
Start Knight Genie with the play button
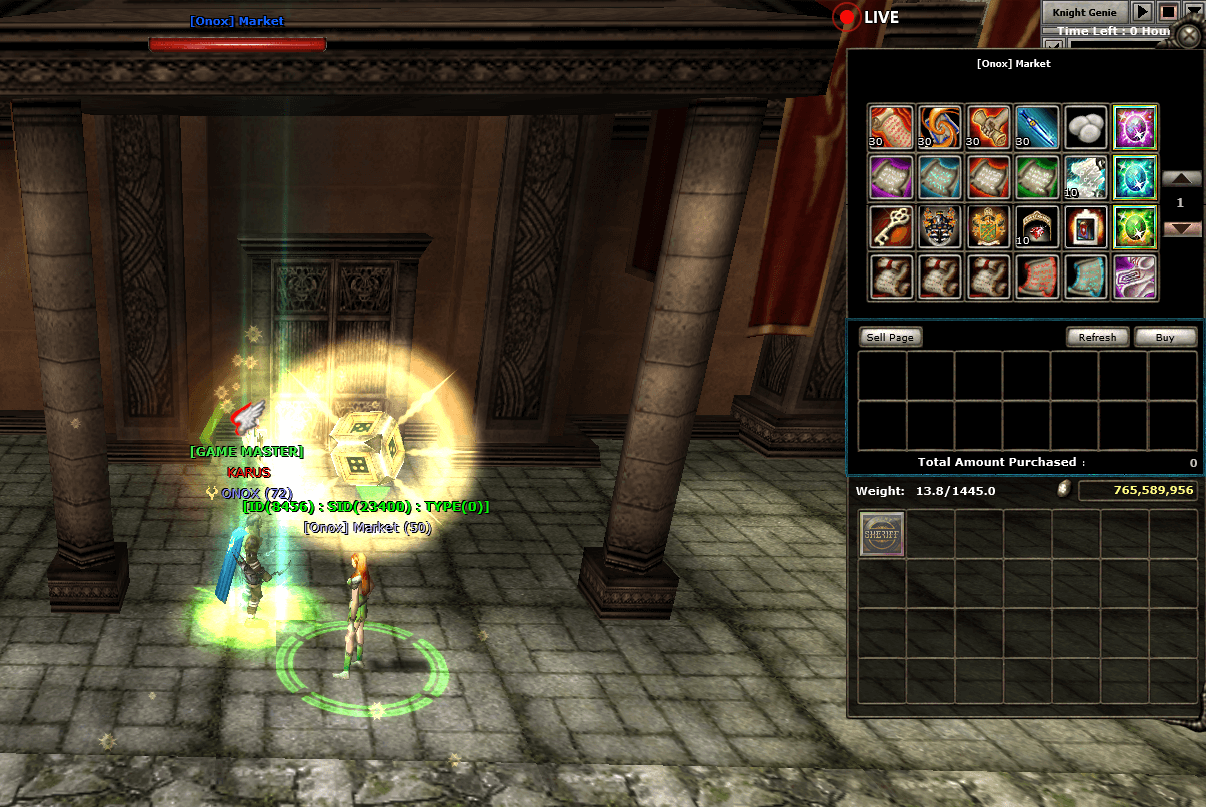click(x=1141, y=12)
